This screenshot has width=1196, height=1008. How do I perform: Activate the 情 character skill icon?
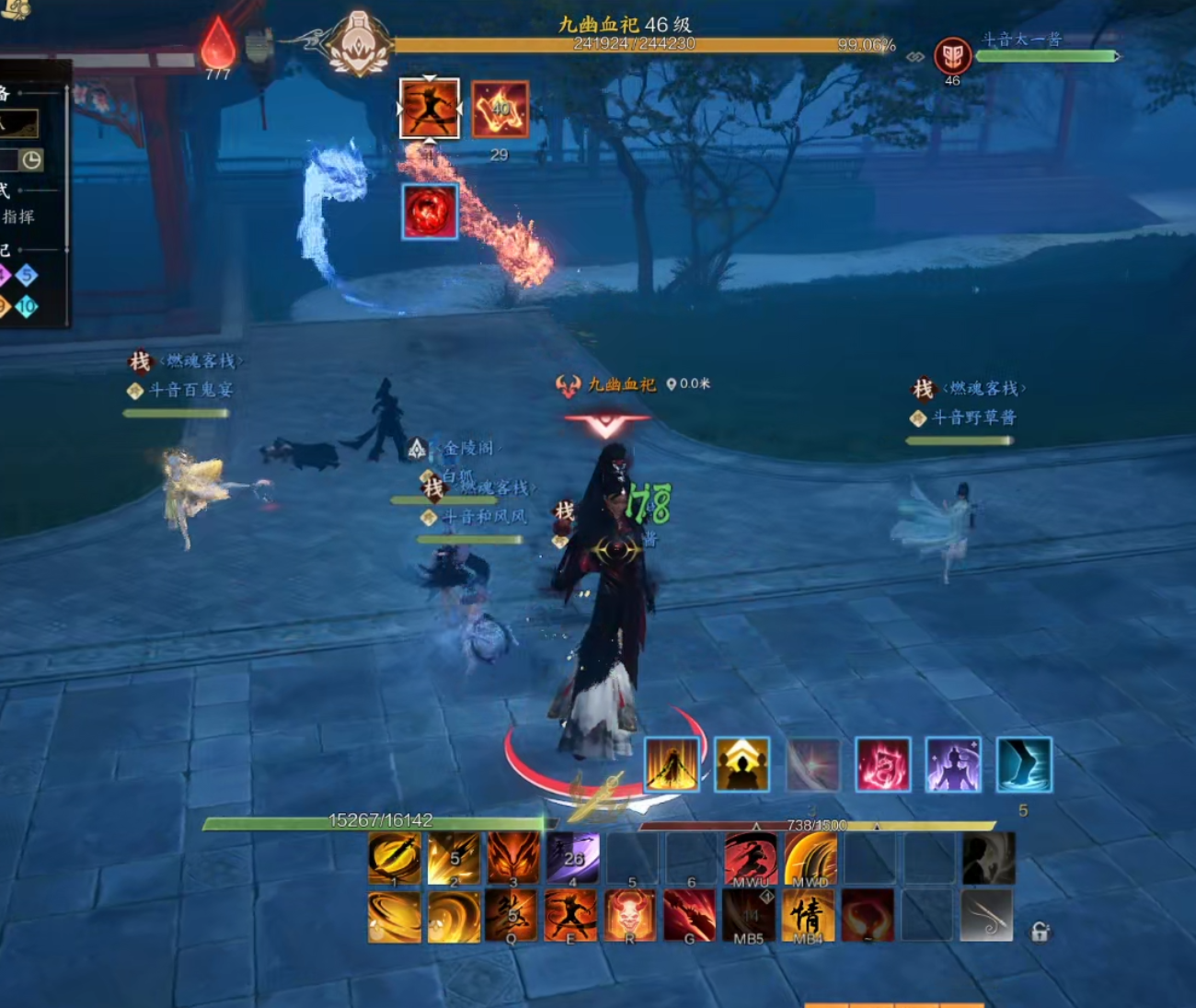(809, 915)
